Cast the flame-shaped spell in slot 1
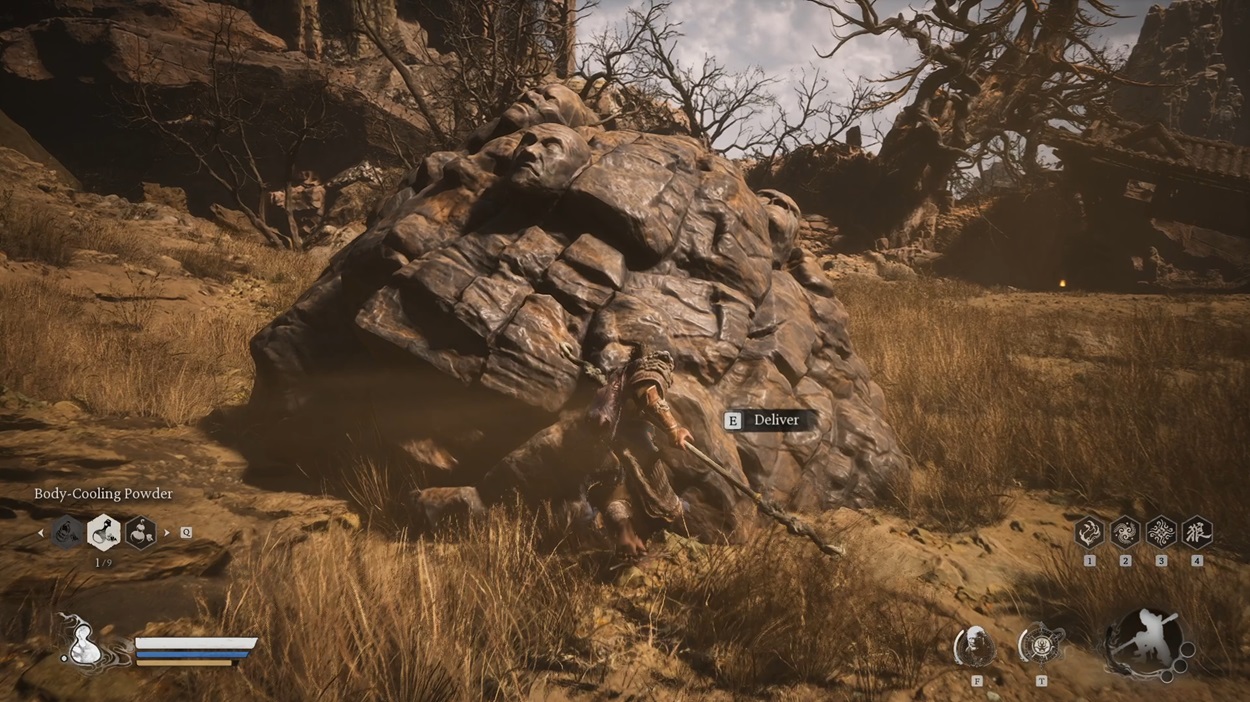 coord(1089,531)
